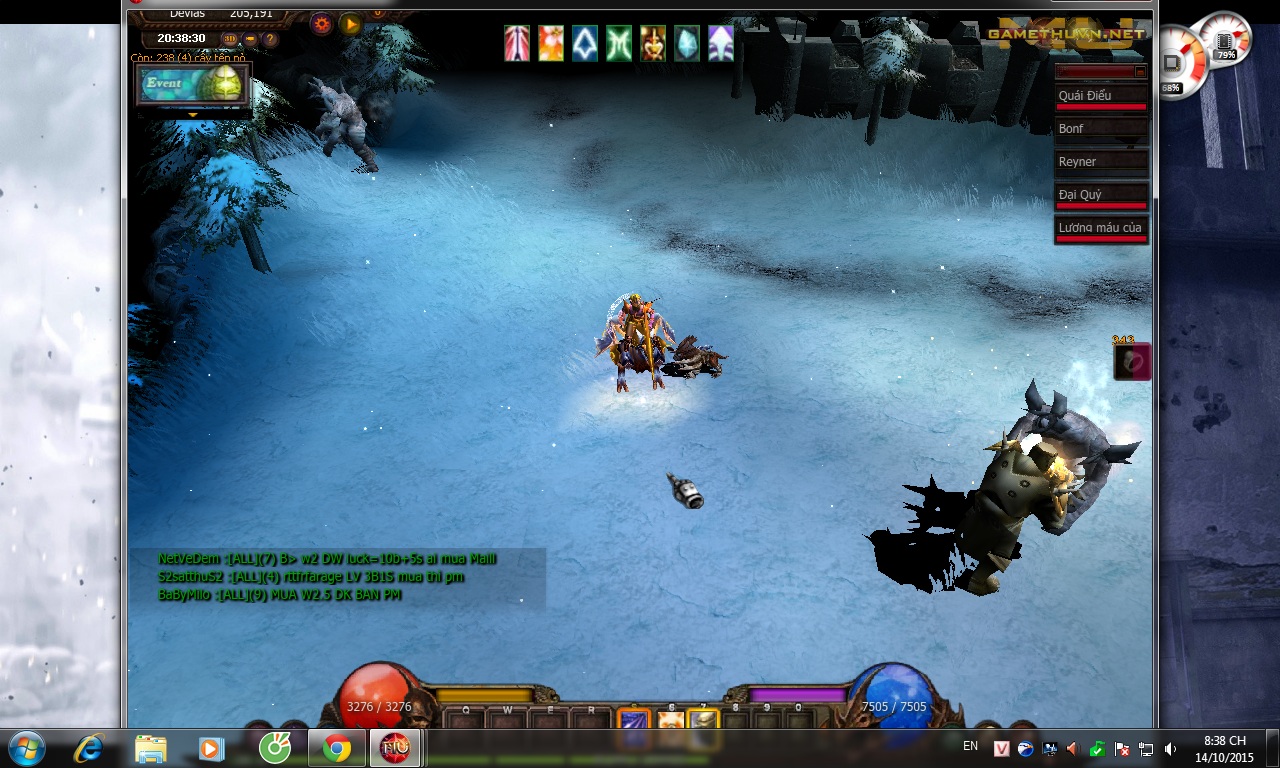This screenshot has height=768, width=1280.
Task: Collapse the party list panel
Action: pos(1140,71)
